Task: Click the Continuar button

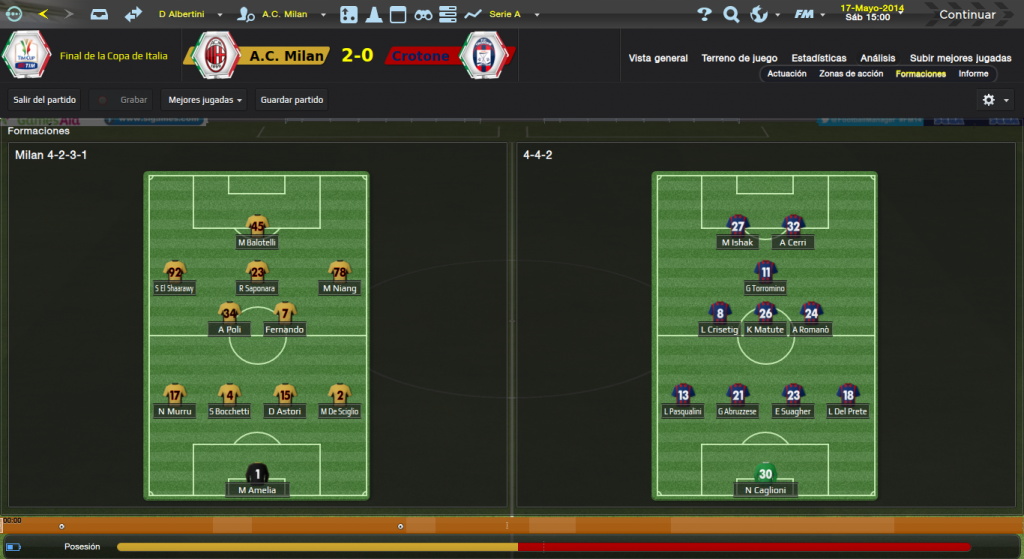Action: [x=966, y=15]
